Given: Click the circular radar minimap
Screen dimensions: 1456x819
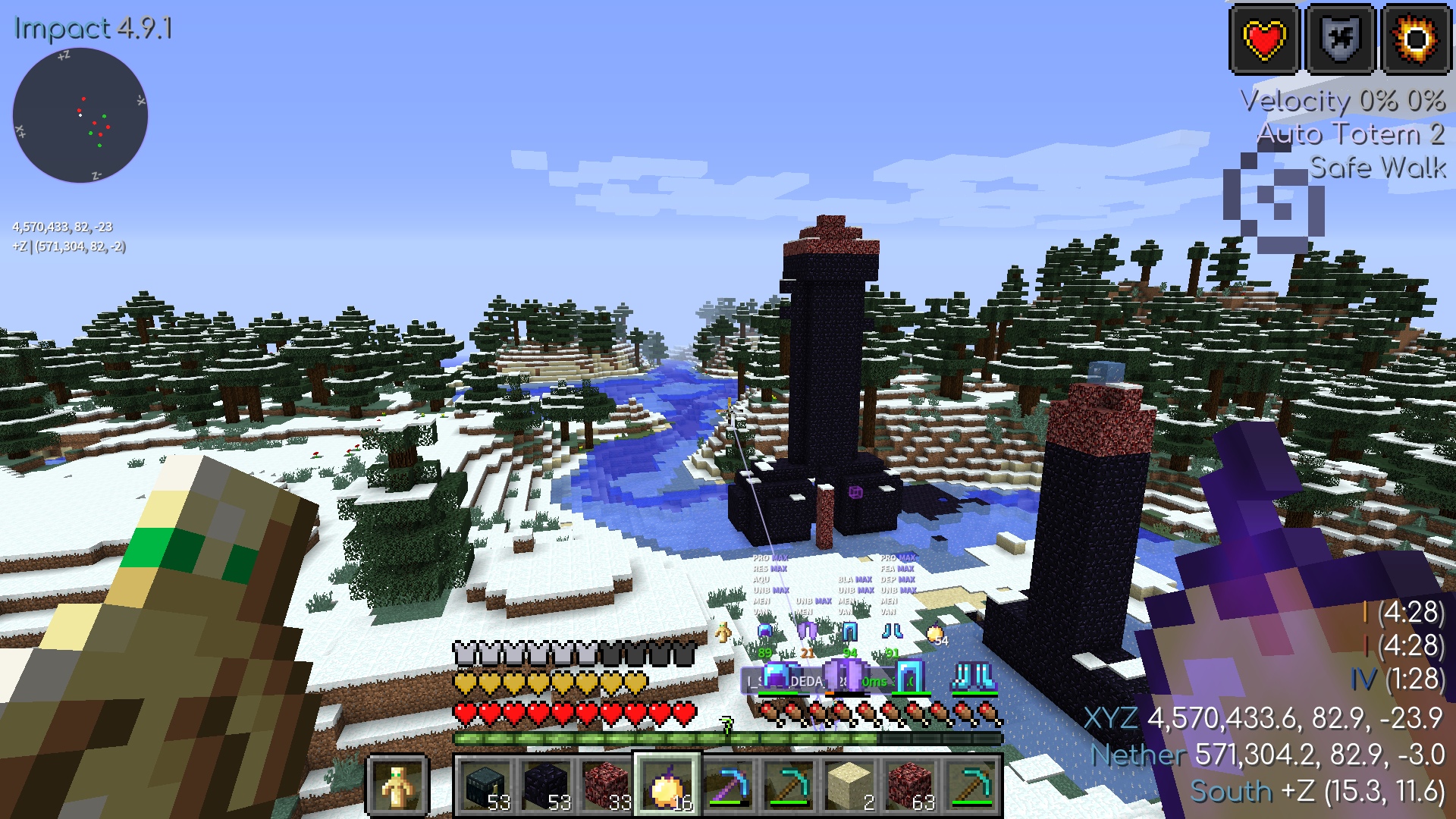Looking at the screenshot, I should 80,115.
